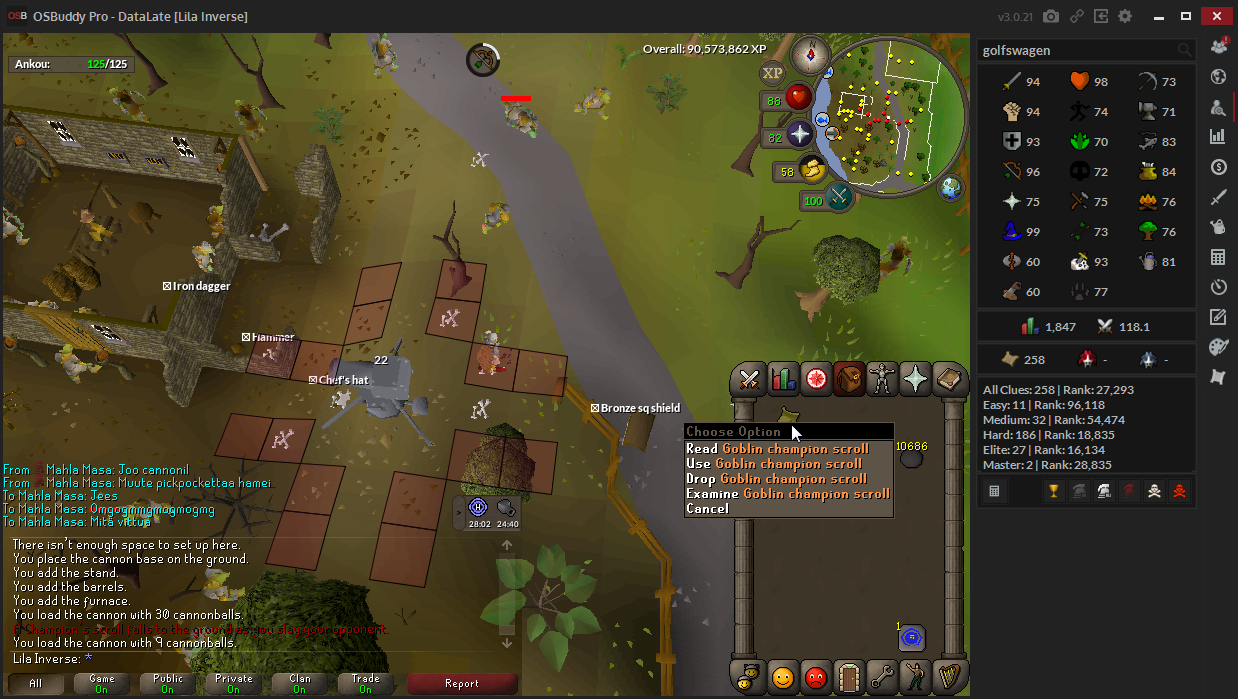The height and width of the screenshot is (699, 1238).
Task: Click the XP orb button
Action: [x=773, y=73]
